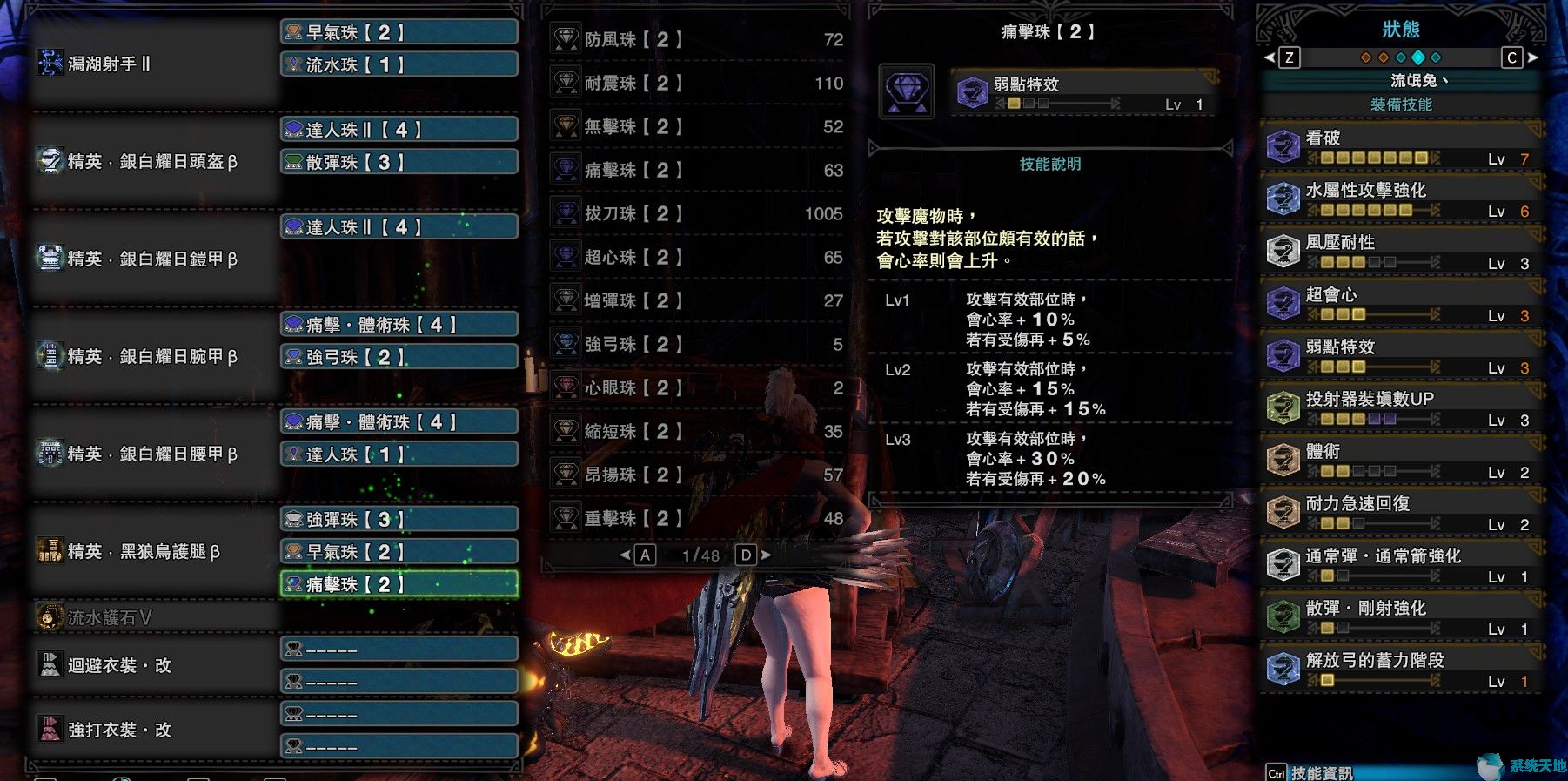Select the 散彈珠【3】 slot
Screen dimensions: 1568x781
399,162
